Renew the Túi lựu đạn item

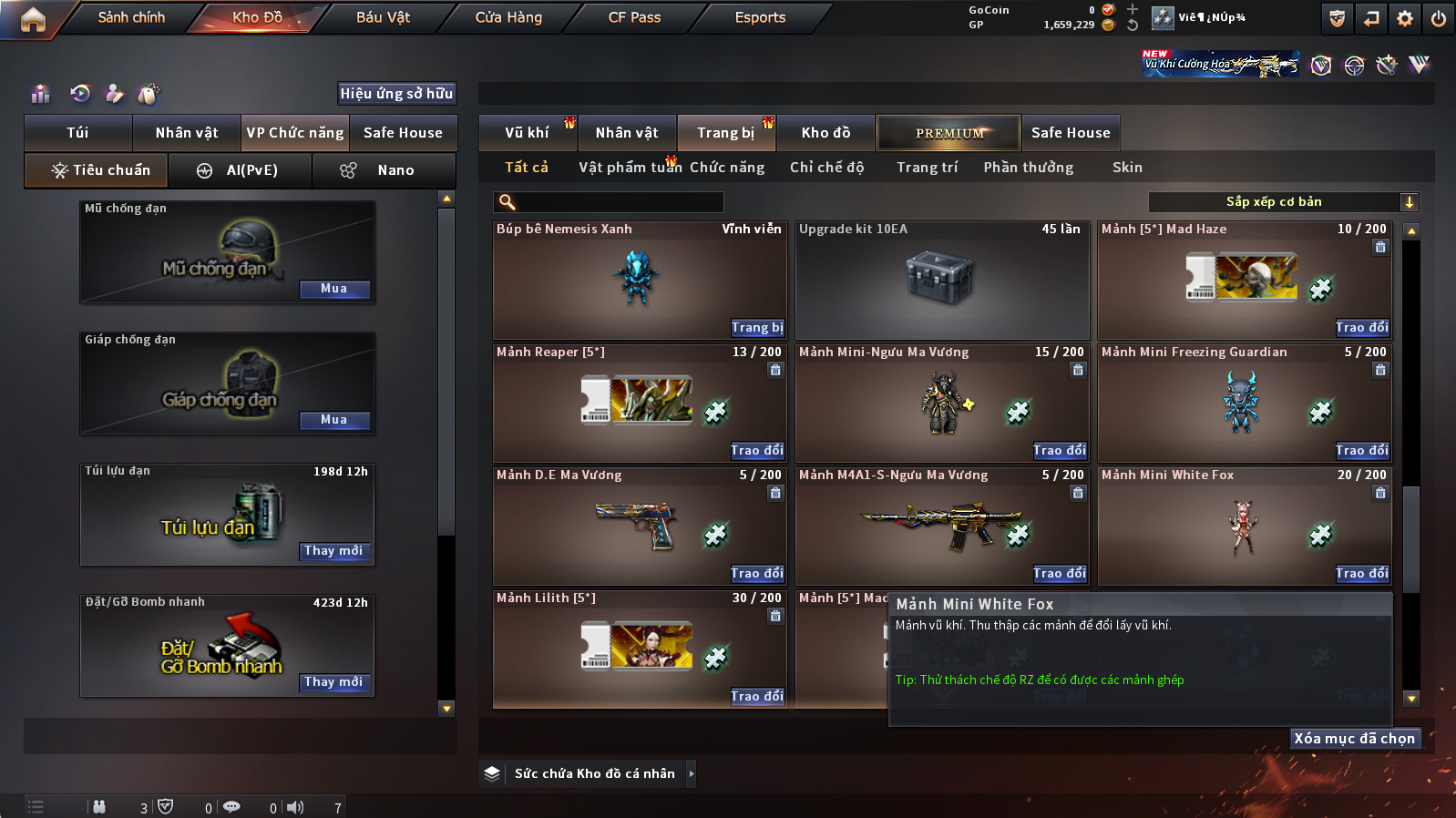[x=334, y=551]
